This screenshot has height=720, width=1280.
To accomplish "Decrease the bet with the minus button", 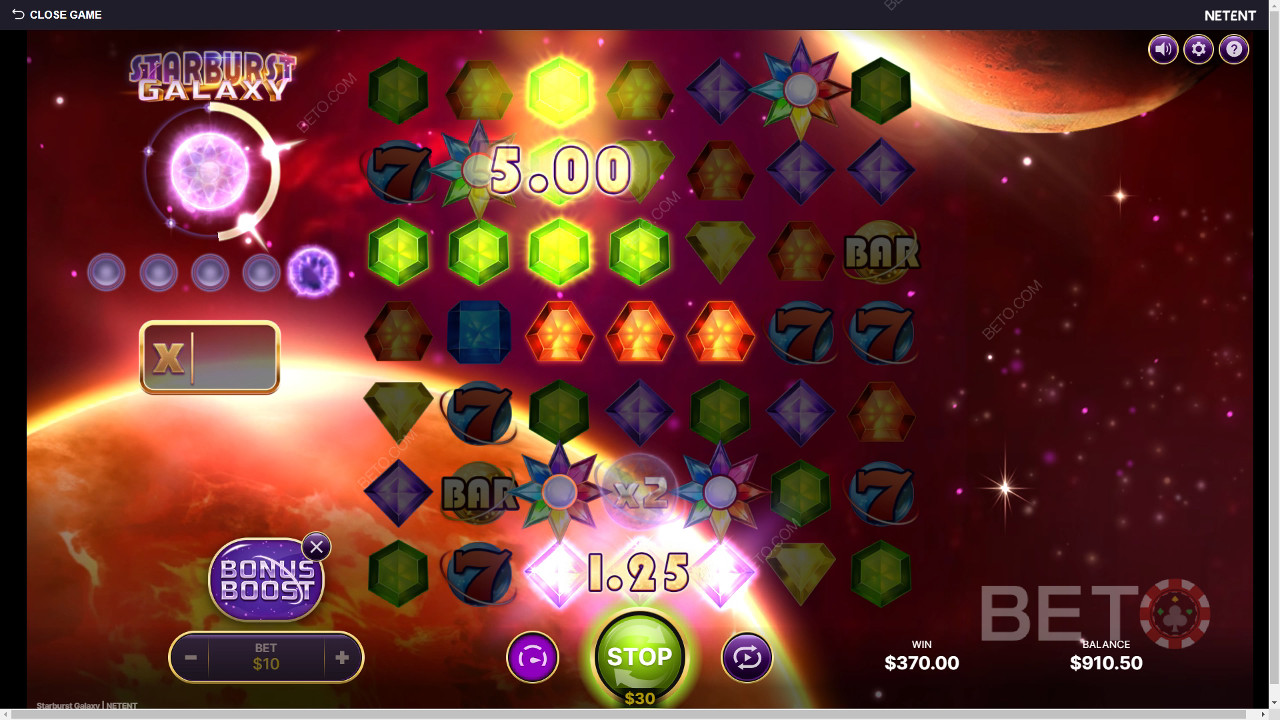I will (190, 658).
